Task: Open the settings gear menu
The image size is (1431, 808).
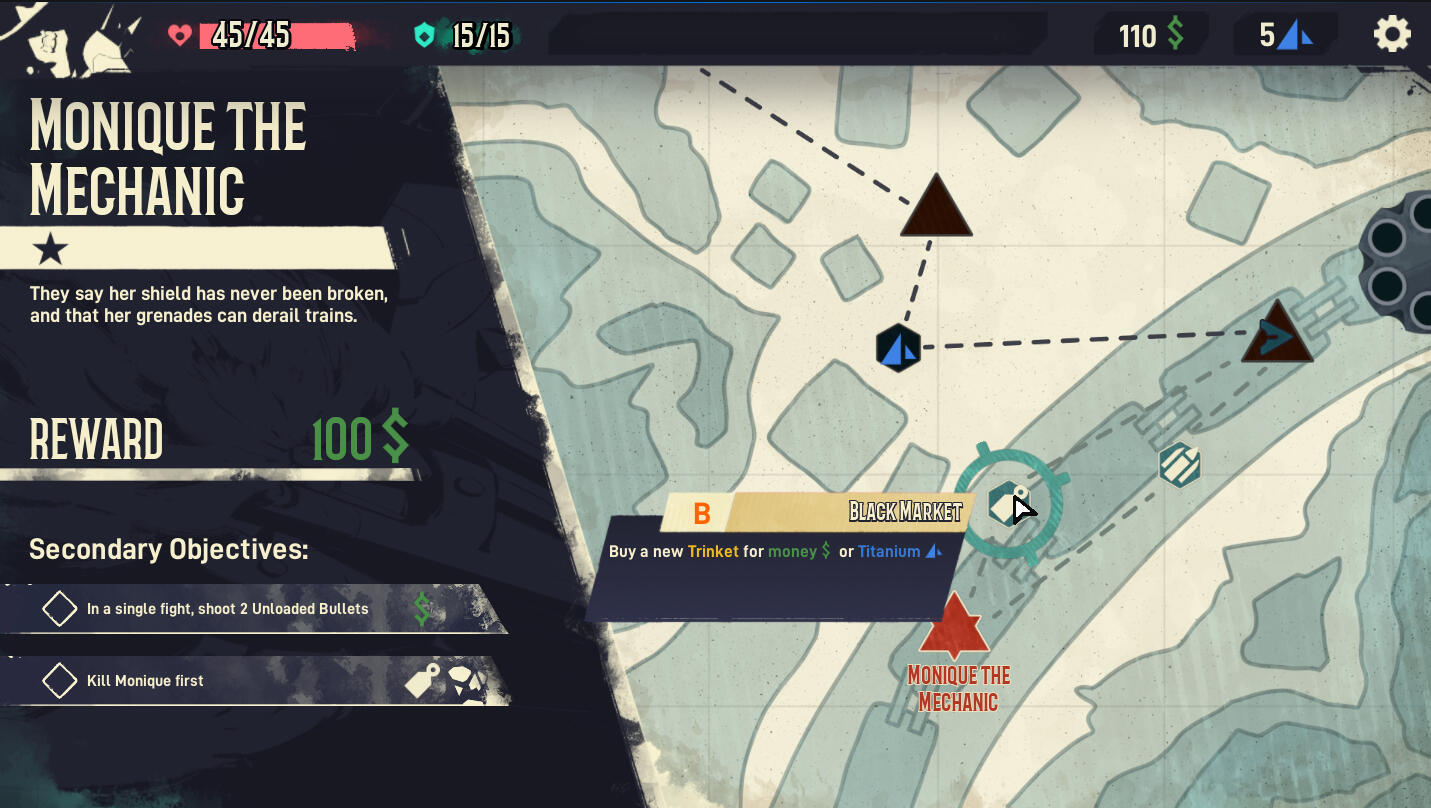Action: (x=1391, y=35)
